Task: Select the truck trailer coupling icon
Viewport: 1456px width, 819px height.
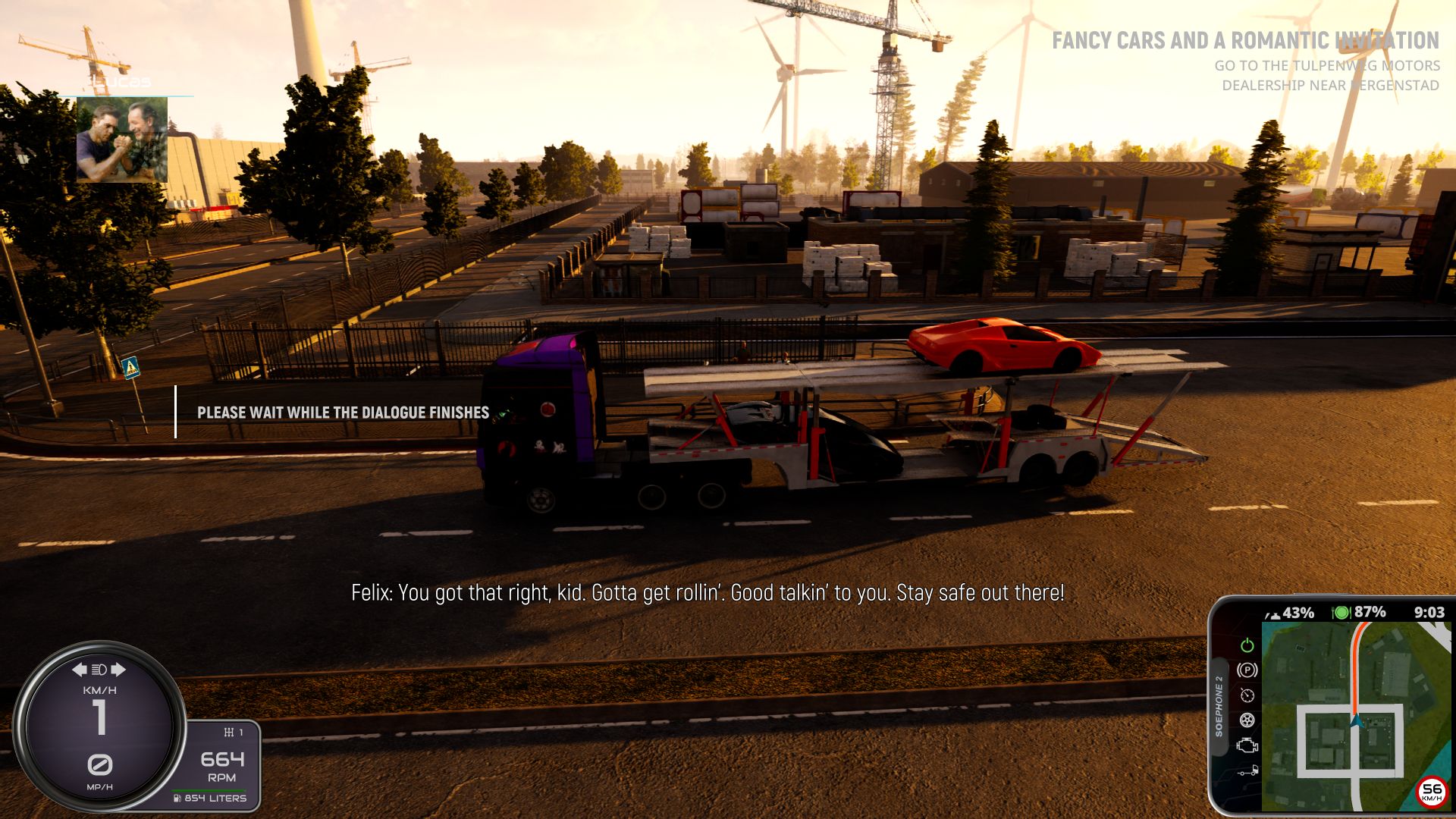Action: coord(1247,771)
